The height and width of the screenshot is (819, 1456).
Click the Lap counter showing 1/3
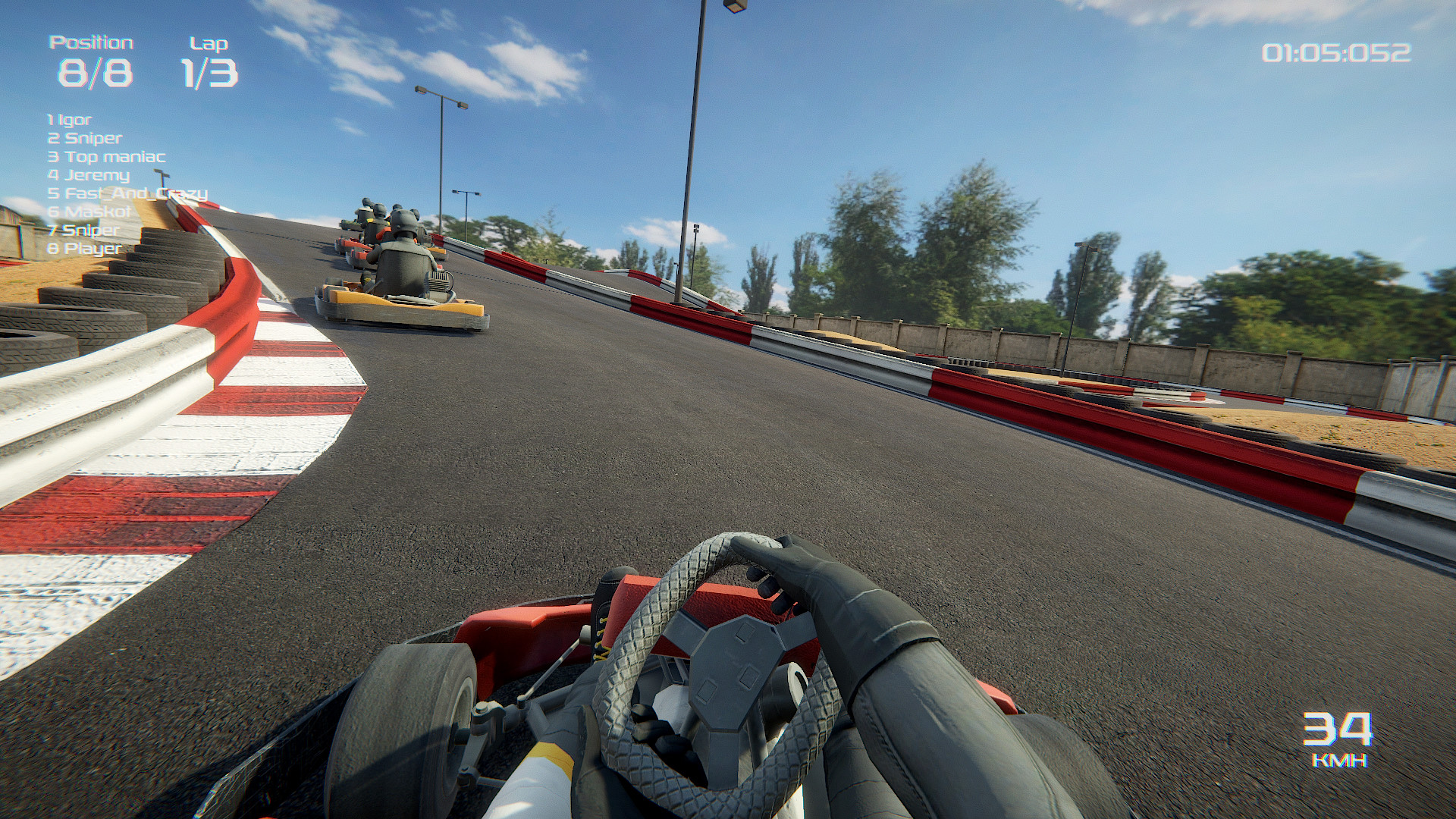208,72
